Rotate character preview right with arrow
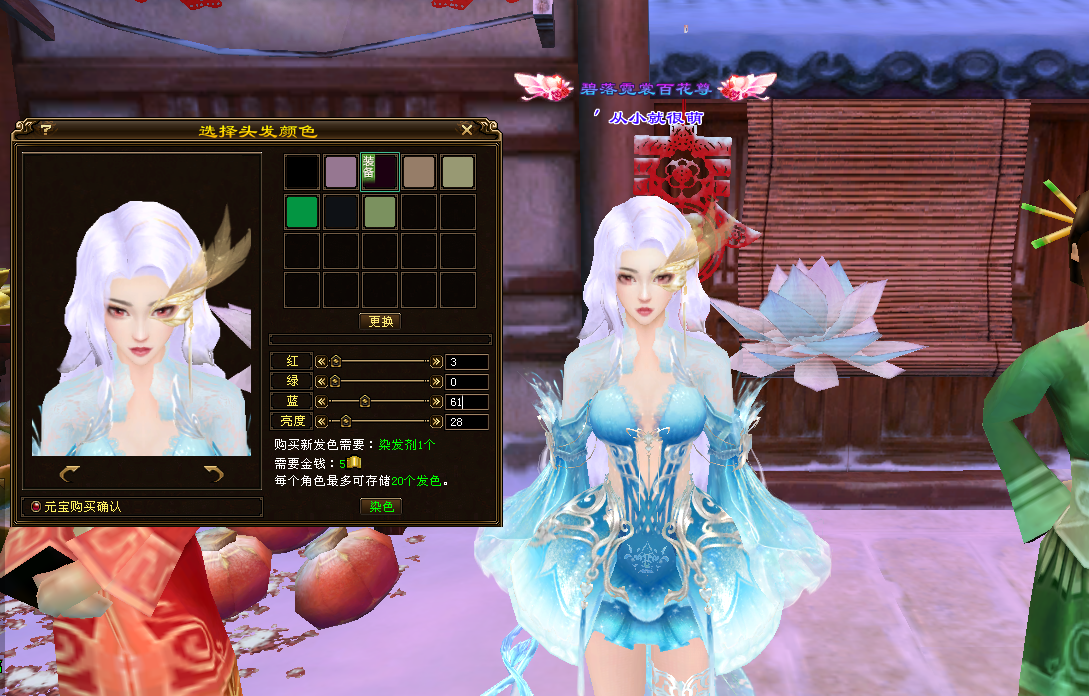The image size is (1089, 696). pos(213,473)
